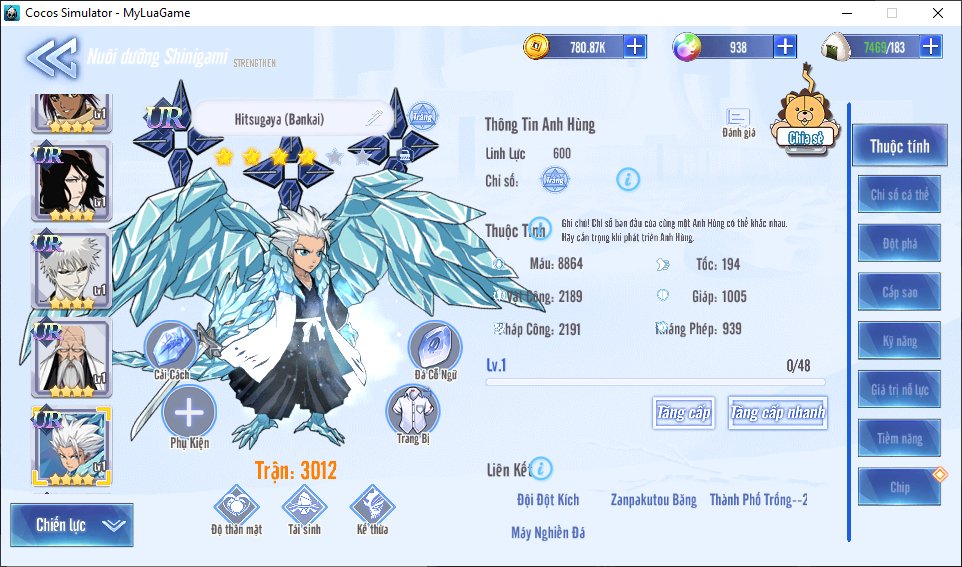962x567 pixels.
Task: Open the Trang Bị equipment icon
Action: pyautogui.click(x=413, y=411)
